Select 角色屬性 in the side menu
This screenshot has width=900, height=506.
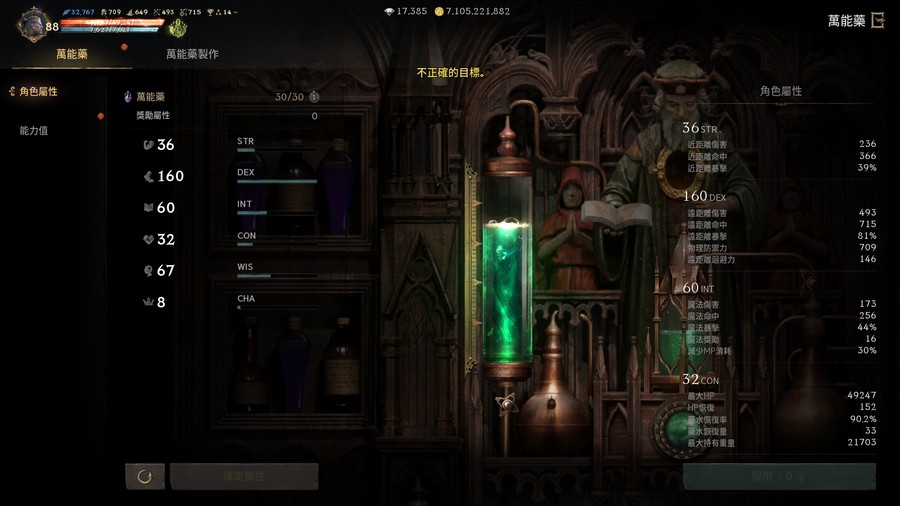pos(39,92)
